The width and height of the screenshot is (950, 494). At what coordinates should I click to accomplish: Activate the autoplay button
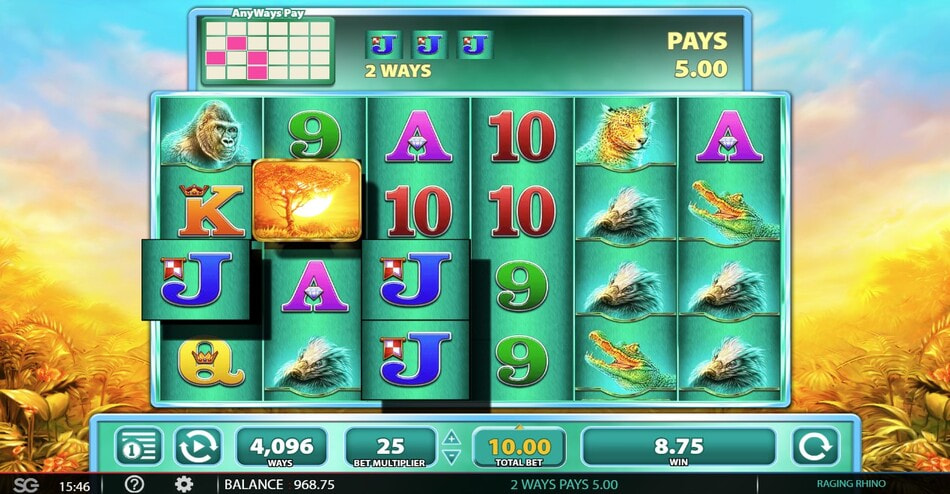coord(196,446)
